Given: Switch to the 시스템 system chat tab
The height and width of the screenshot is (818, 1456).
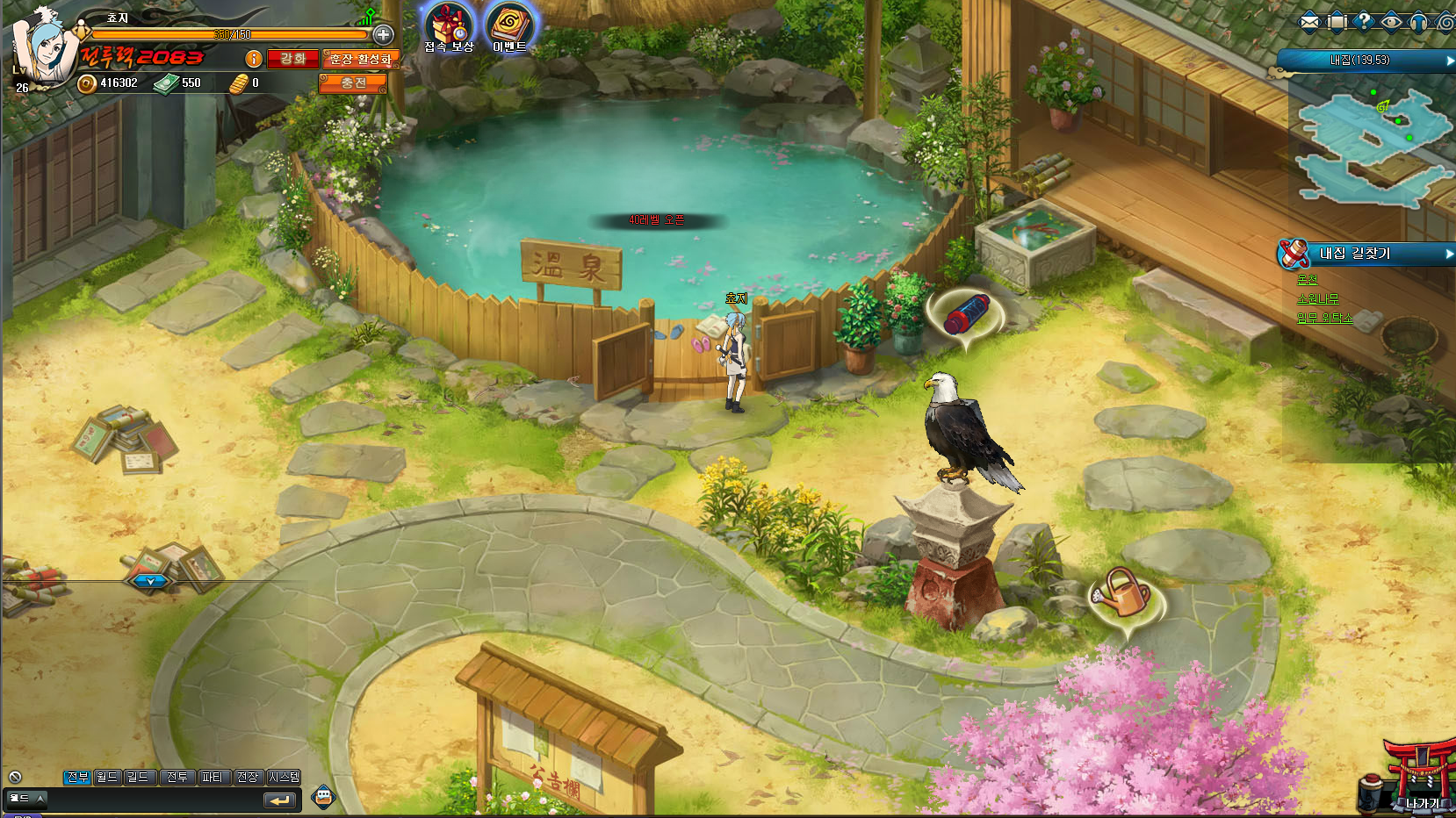Looking at the screenshot, I should tap(285, 777).
